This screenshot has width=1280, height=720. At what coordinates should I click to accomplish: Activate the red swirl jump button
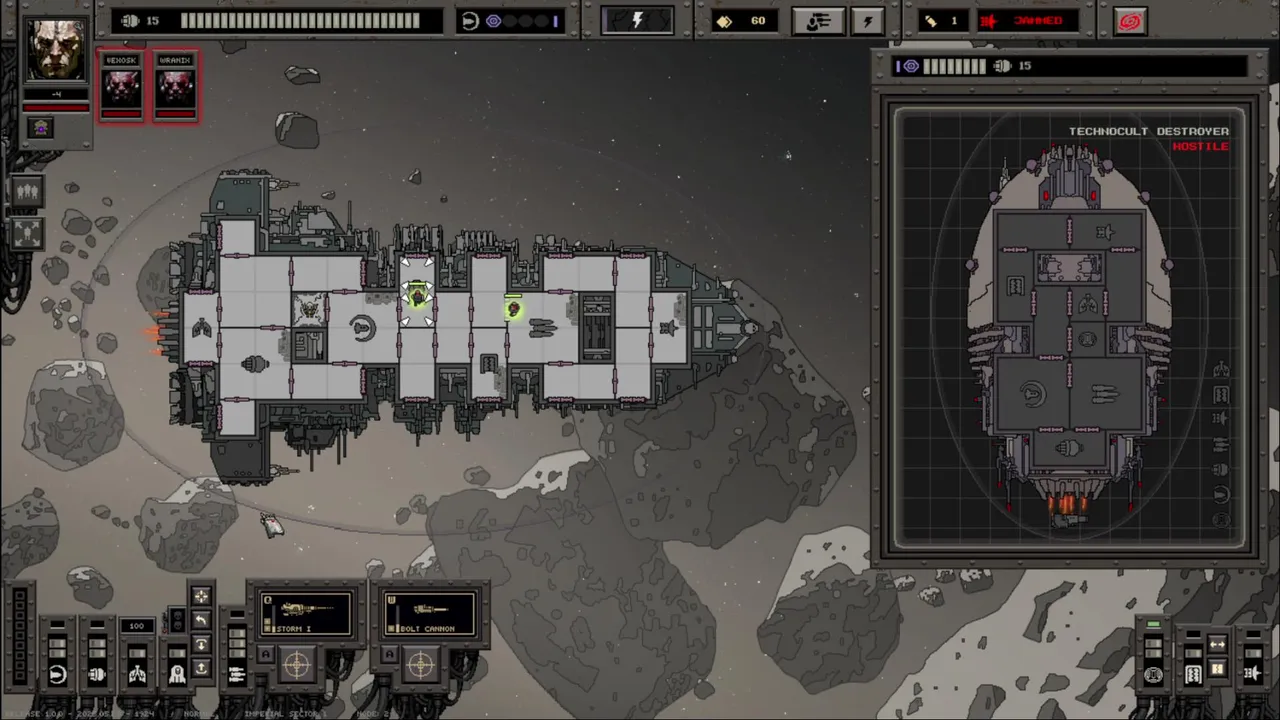click(x=1130, y=21)
